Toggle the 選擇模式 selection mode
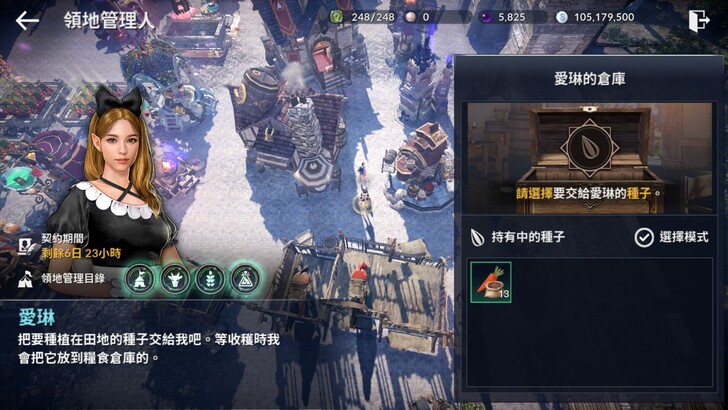728x410 pixels. 672,237
